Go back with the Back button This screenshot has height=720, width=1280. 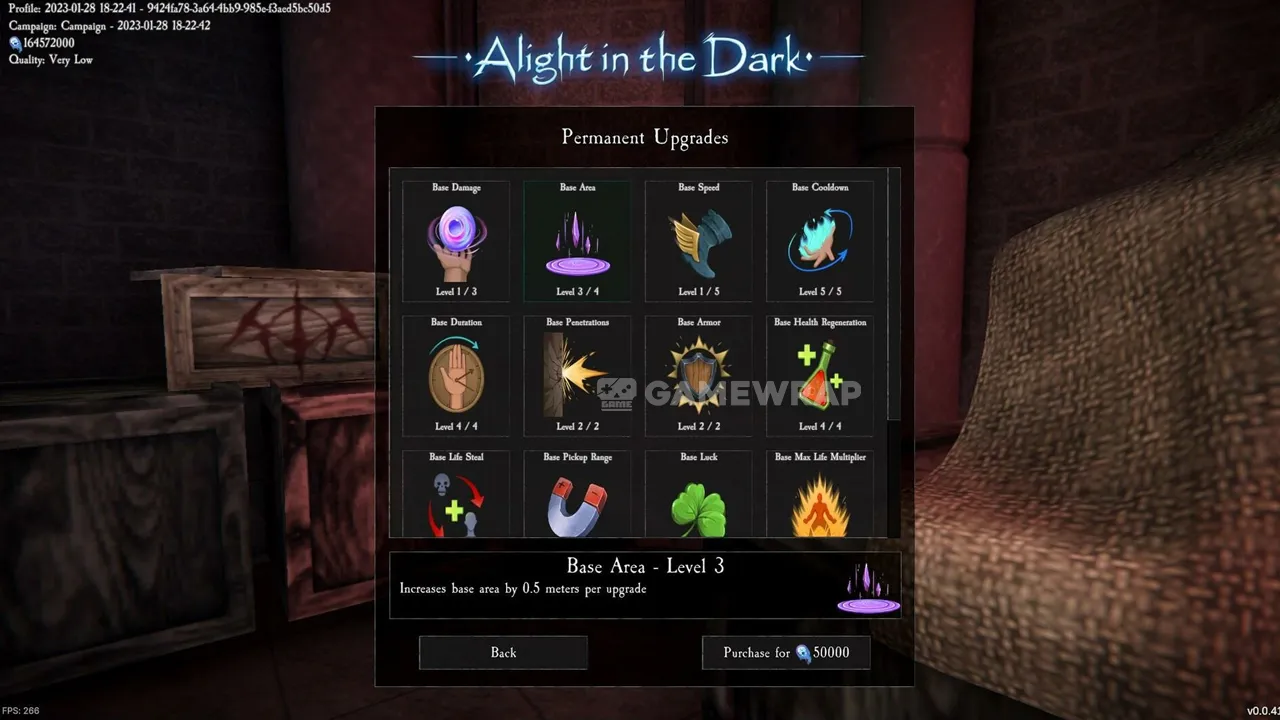(x=503, y=653)
